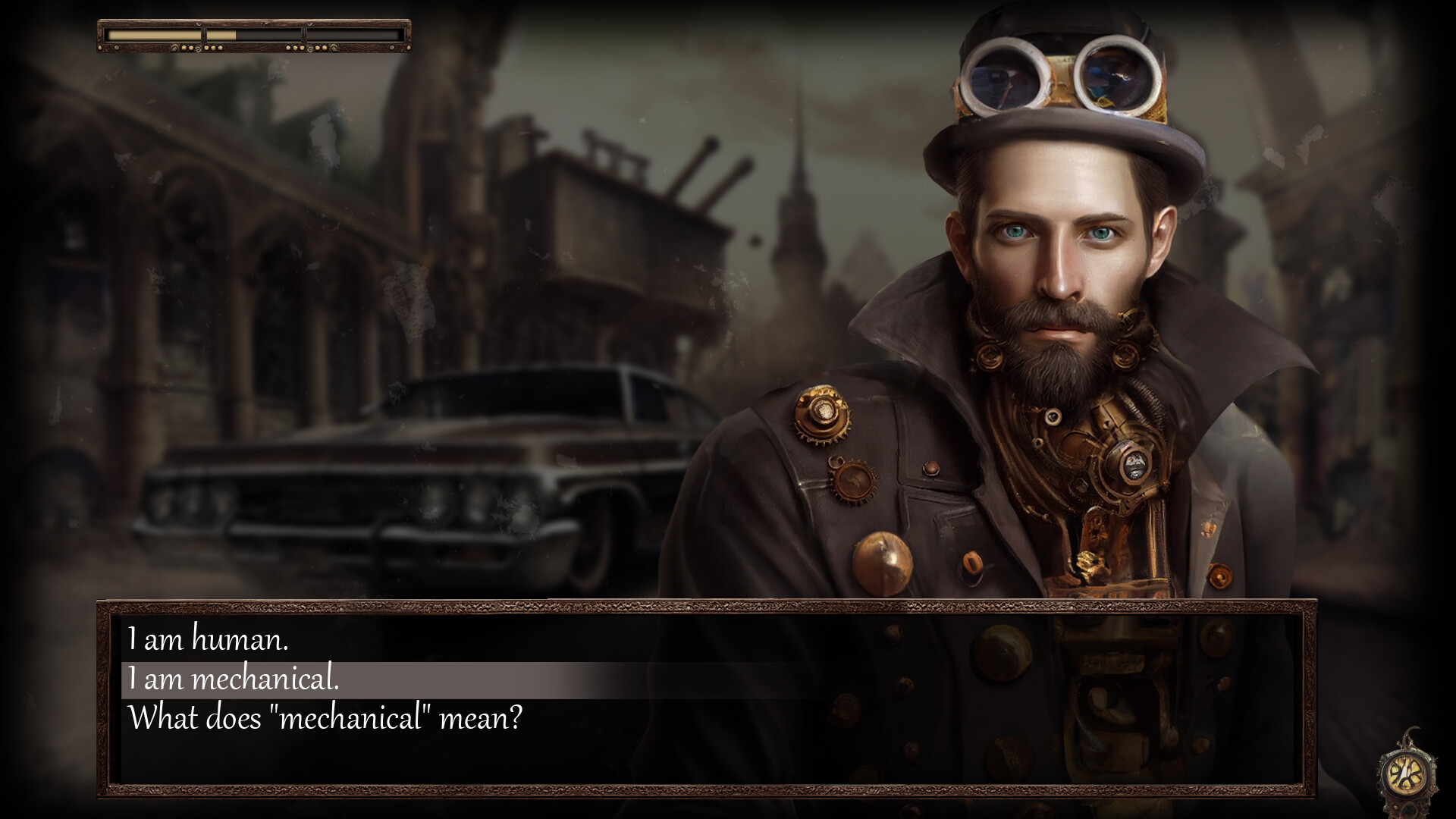Click the pendant gear icon below the clock face
The width and height of the screenshot is (1456, 819).
(x=1410, y=808)
